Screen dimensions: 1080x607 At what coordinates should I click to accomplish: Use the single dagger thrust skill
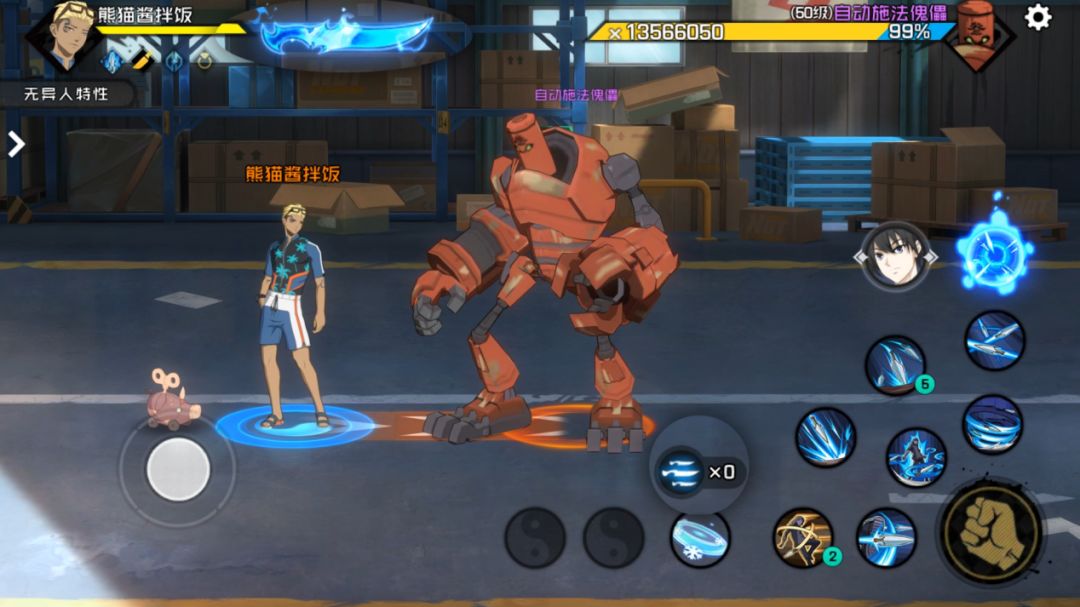[x=885, y=538]
